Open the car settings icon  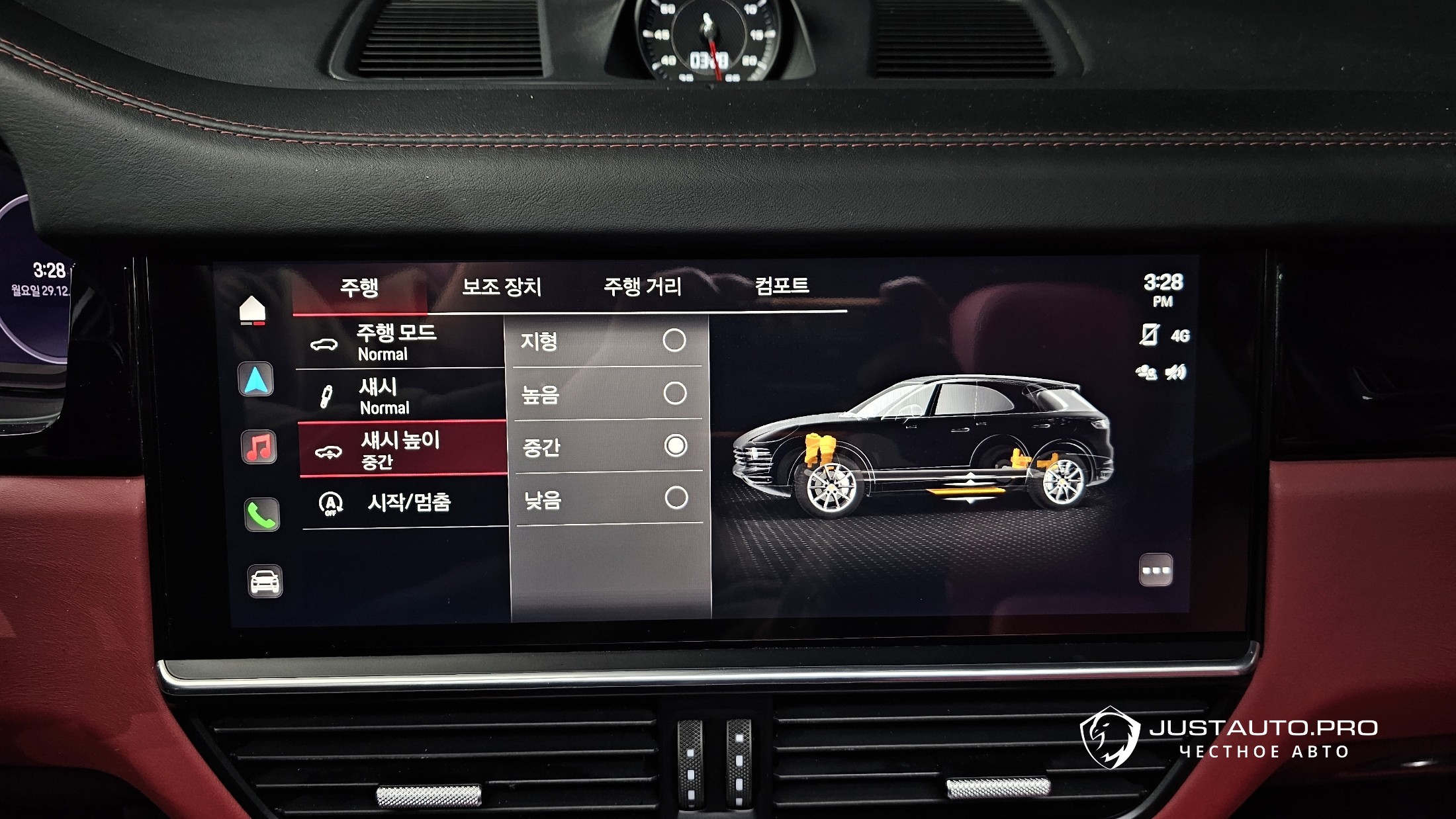coord(265,582)
